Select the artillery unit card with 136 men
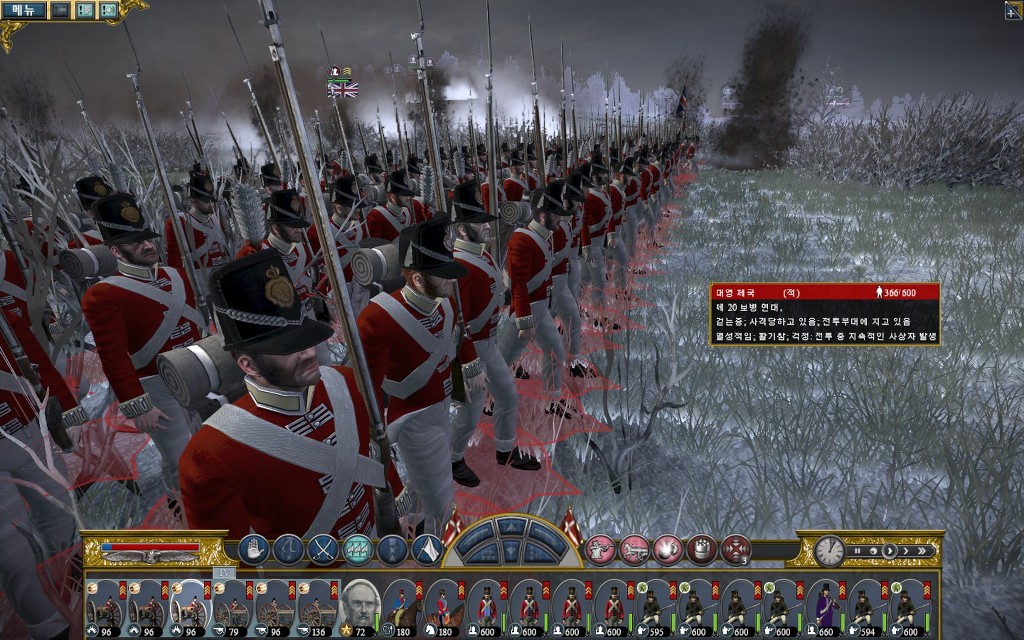Image resolution: width=1024 pixels, height=640 pixels. pyautogui.click(x=315, y=605)
